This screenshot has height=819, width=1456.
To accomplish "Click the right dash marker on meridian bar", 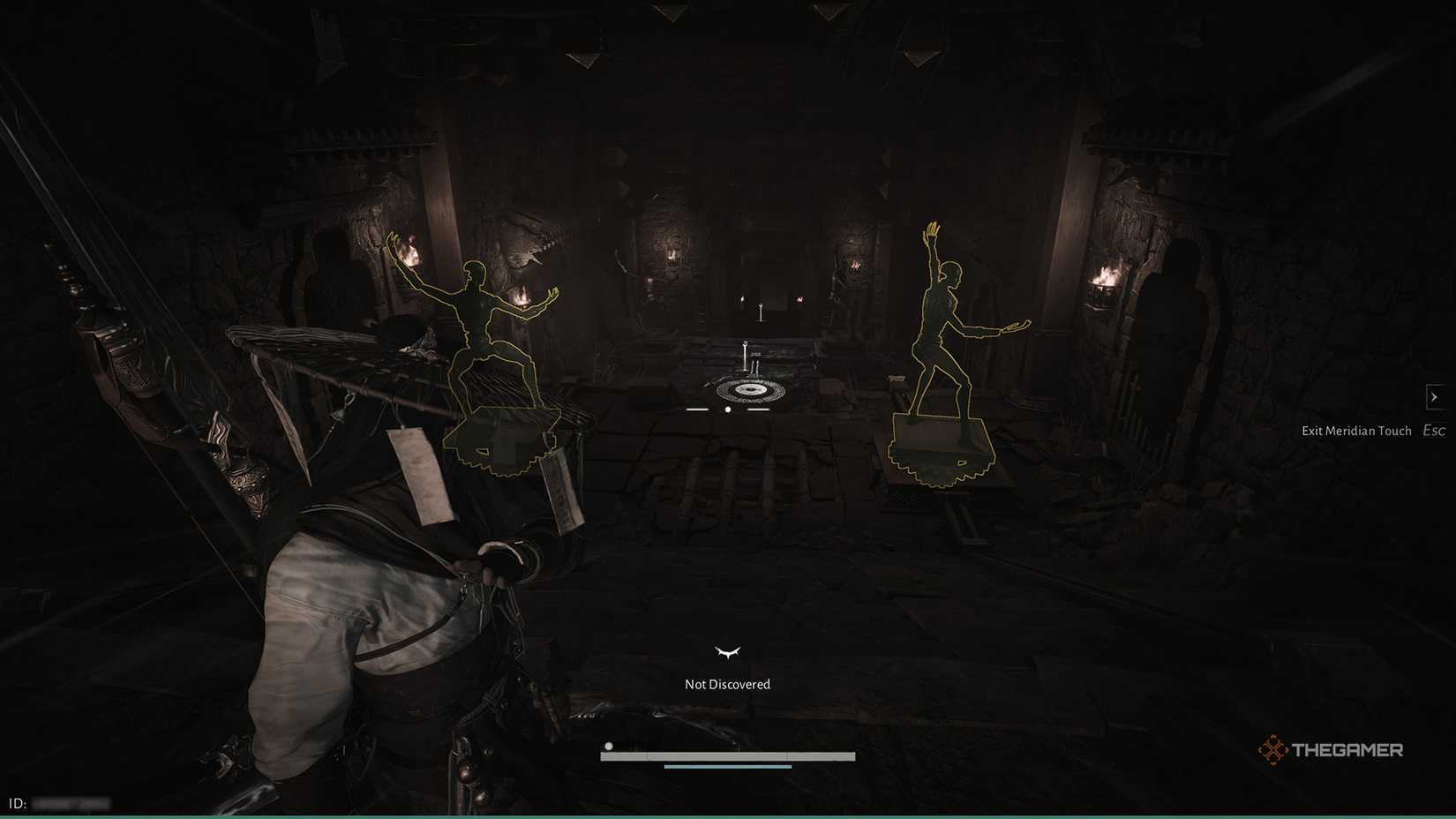I will tap(757, 409).
